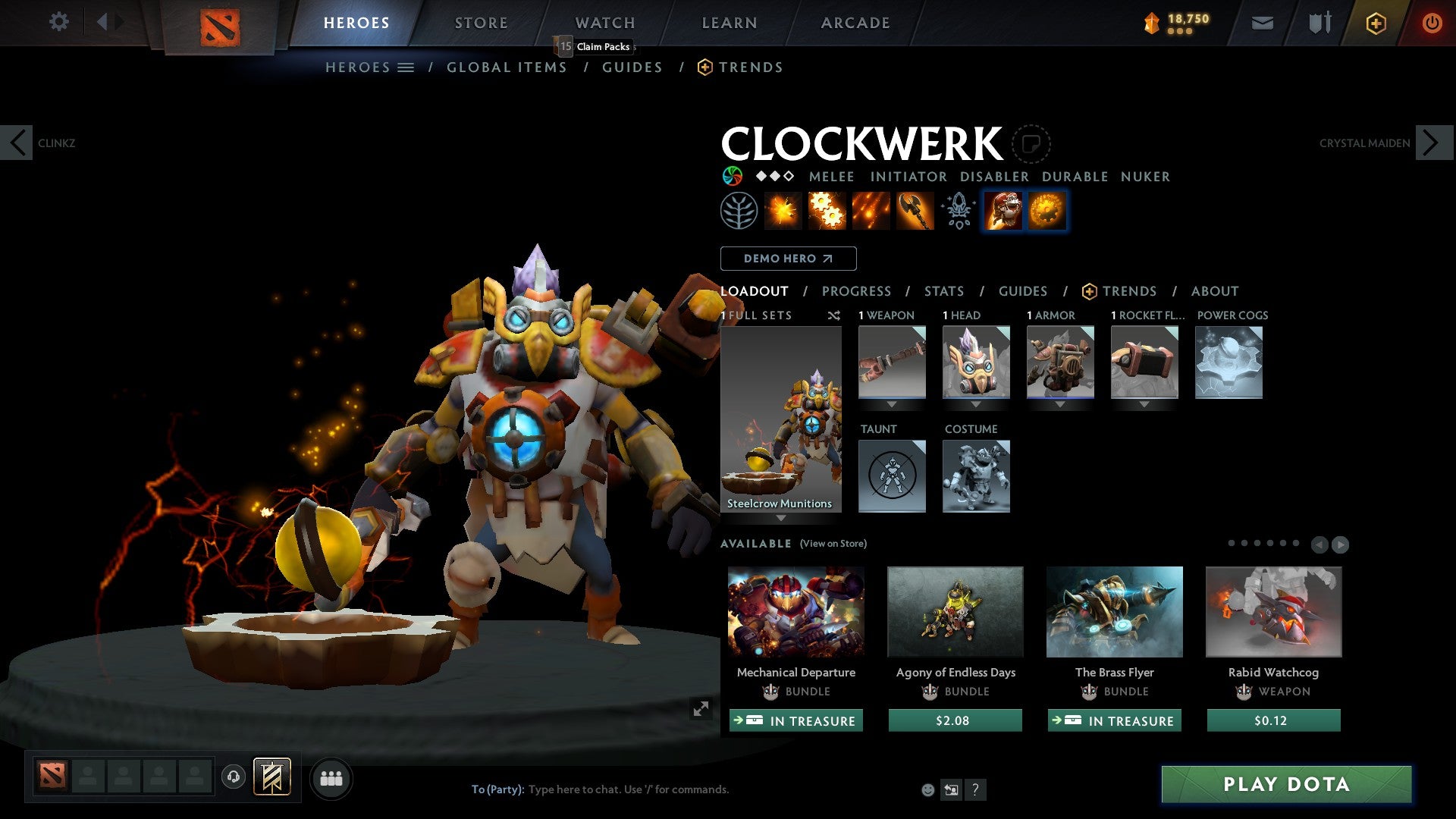Select the Power Cogs ability icon
This screenshot has height=819, width=1456.
click(827, 210)
